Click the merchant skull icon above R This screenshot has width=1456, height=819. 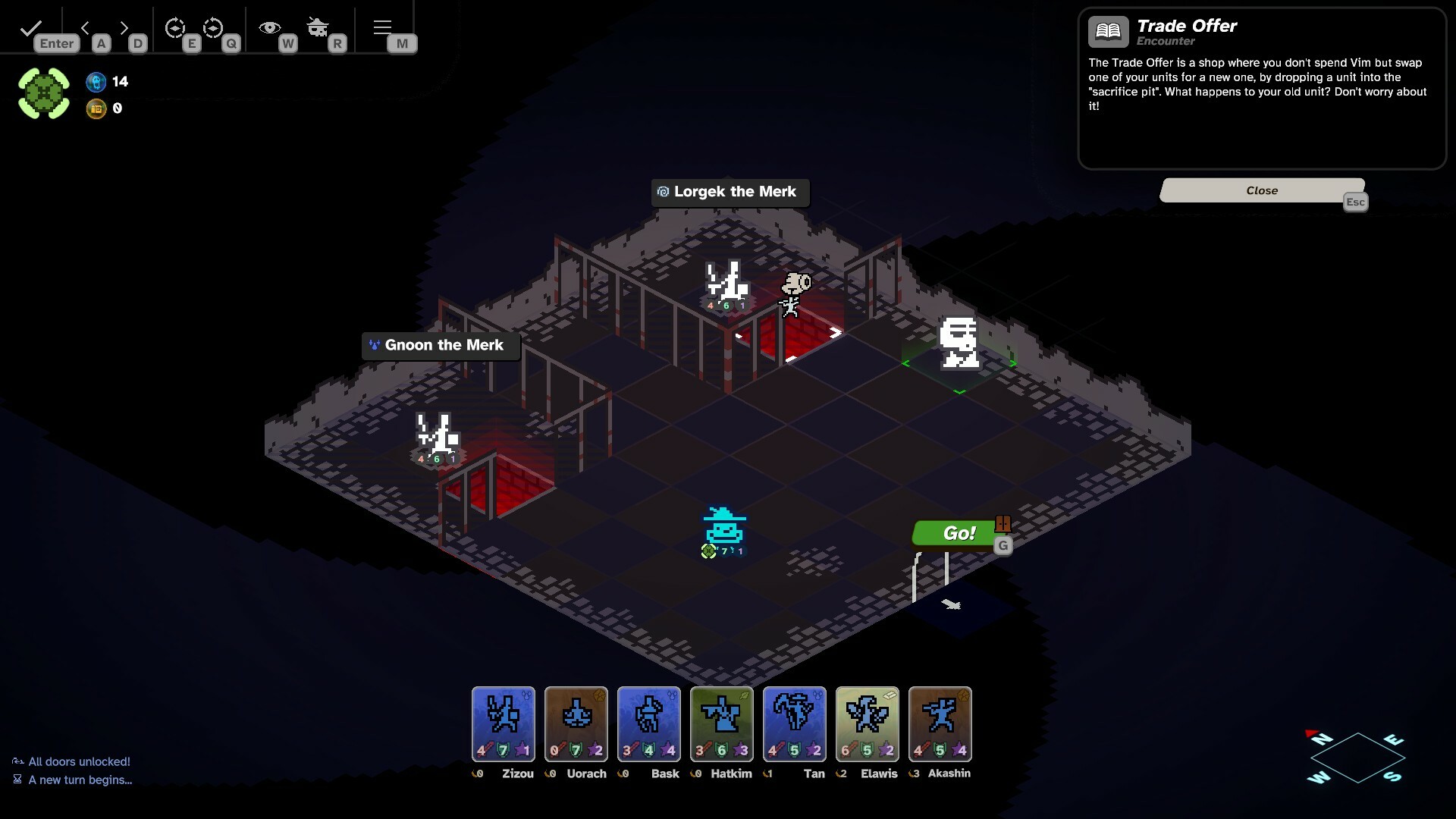click(x=318, y=27)
